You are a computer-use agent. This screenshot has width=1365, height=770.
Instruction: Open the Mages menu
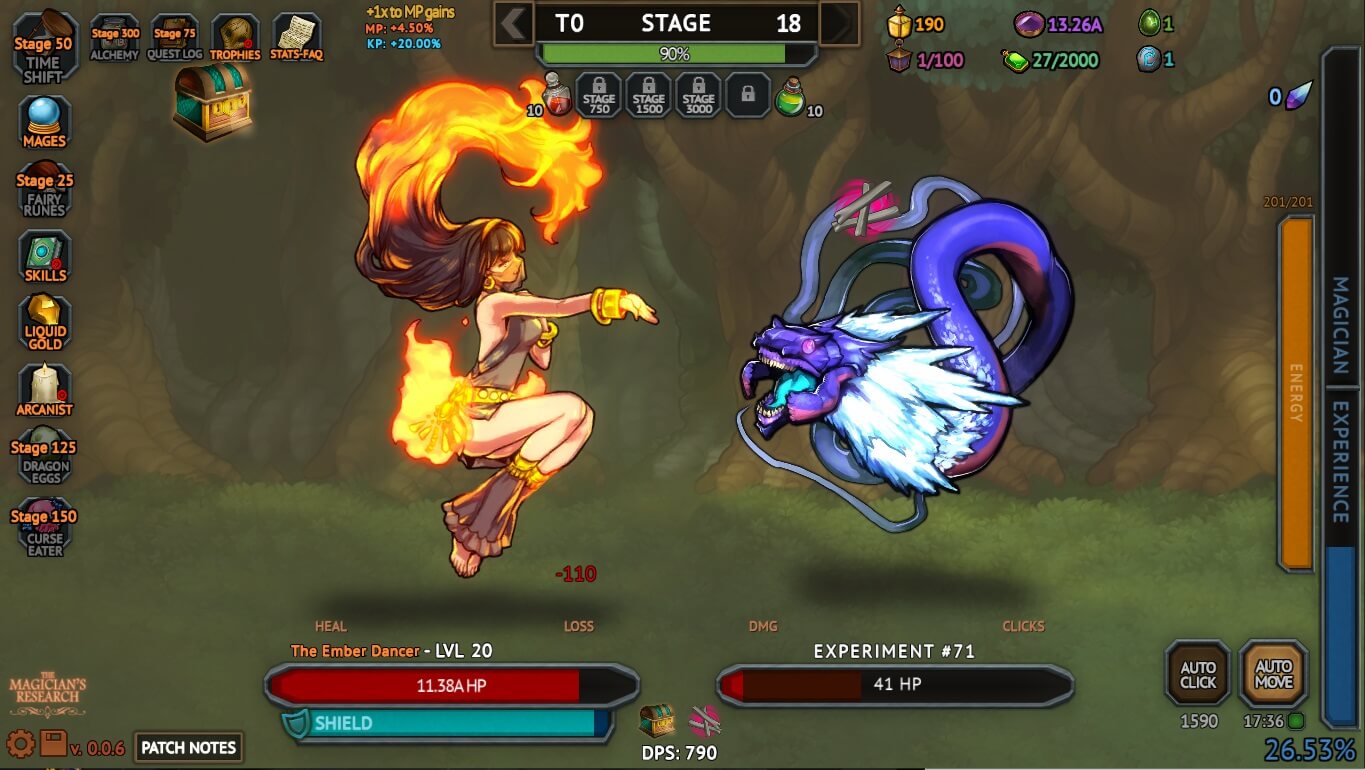[44, 122]
